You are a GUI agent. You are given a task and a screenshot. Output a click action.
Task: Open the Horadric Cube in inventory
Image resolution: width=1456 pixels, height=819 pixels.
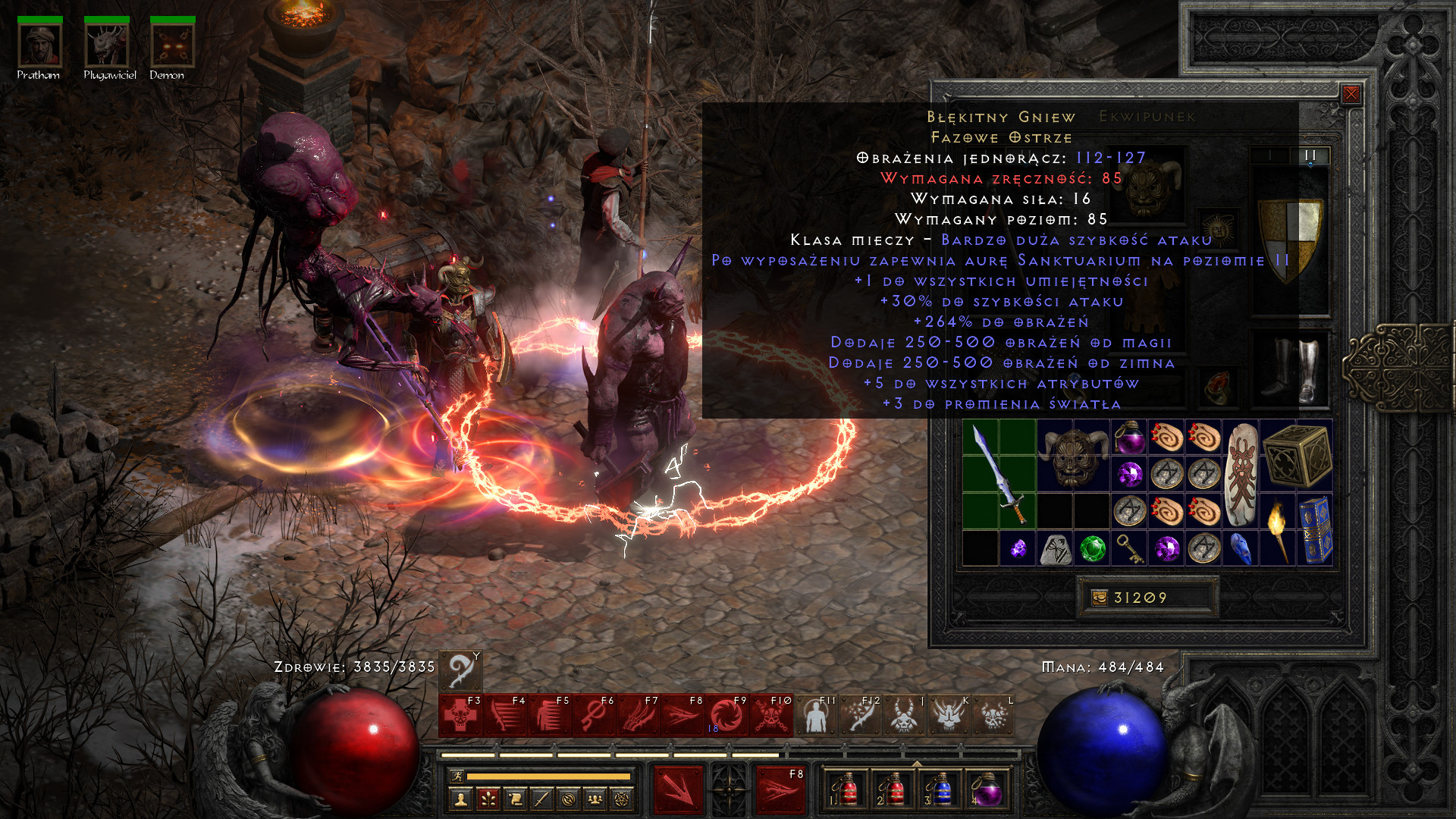1298,455
